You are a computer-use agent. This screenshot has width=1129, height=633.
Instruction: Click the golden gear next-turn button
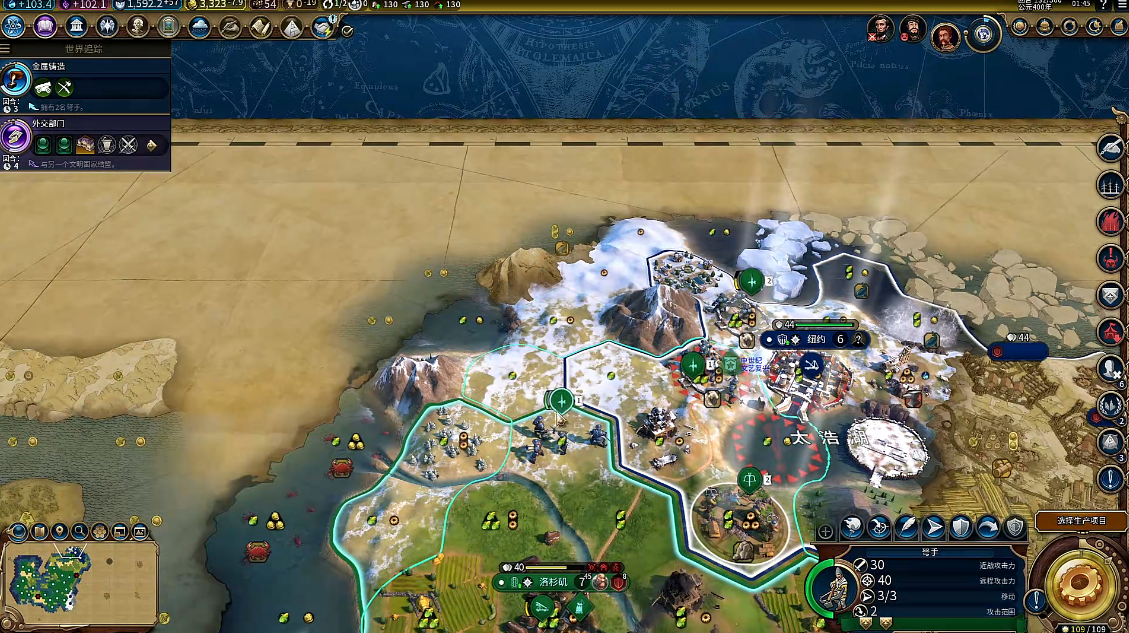pyautogui.click(x=1078, y=581)
